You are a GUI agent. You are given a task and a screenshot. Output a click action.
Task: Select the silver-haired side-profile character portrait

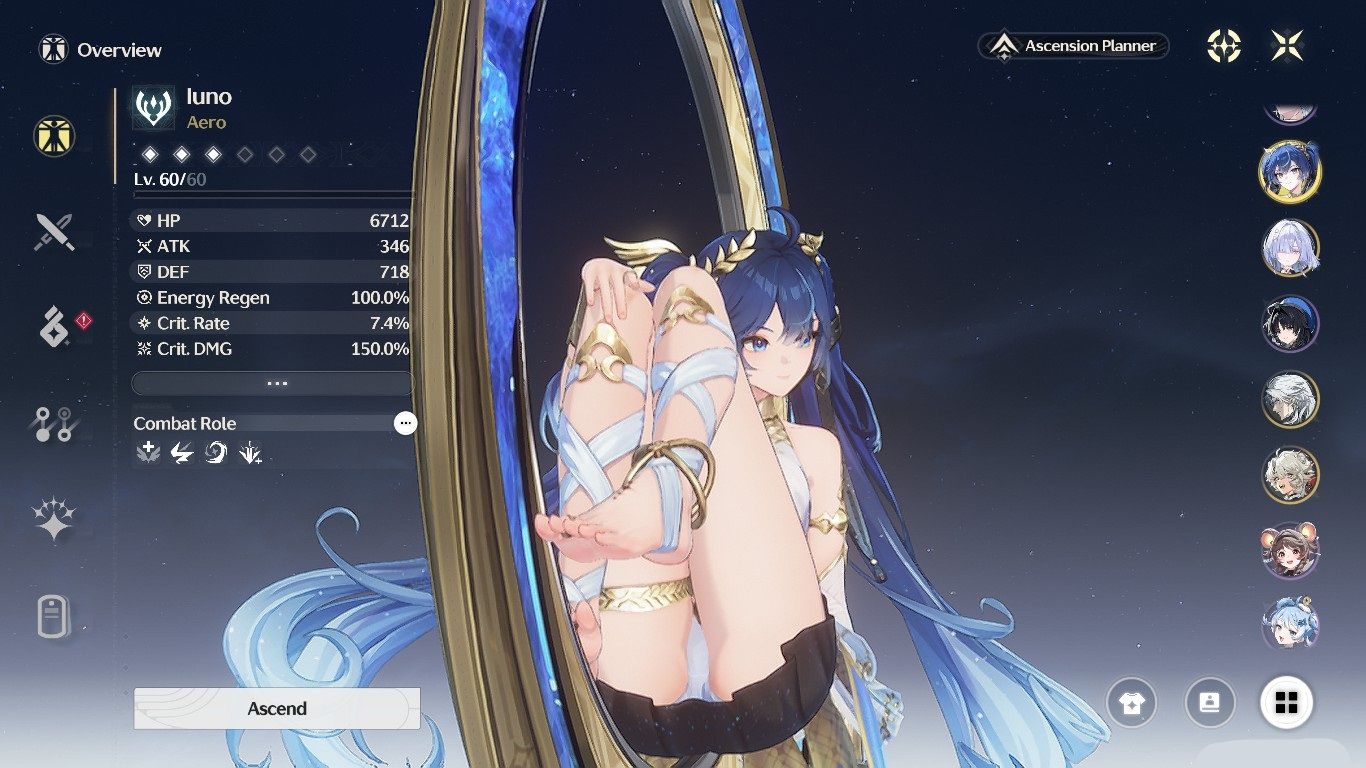click(1290, 399)
